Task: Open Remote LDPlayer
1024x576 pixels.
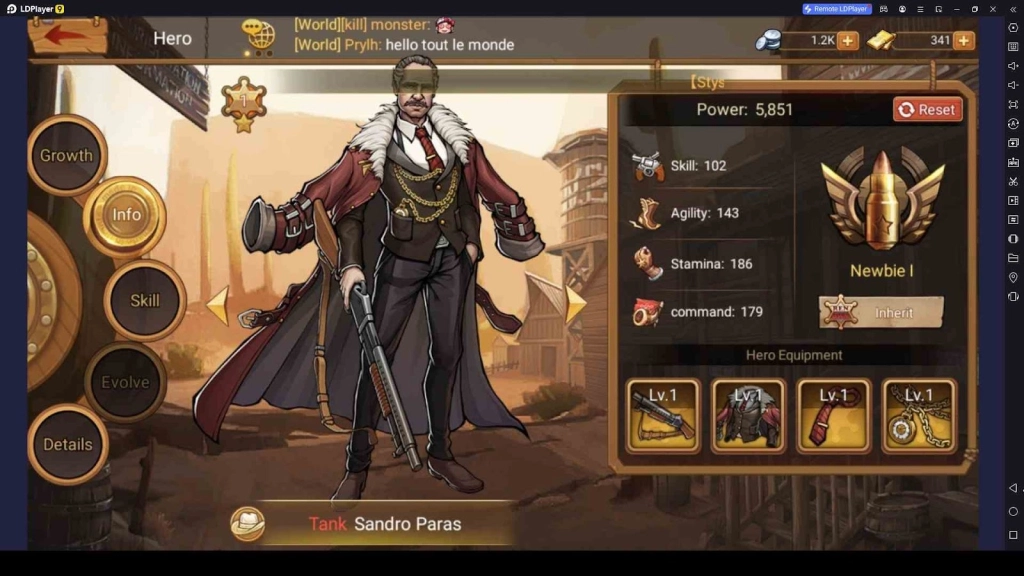Action: [x=837, y=9]
